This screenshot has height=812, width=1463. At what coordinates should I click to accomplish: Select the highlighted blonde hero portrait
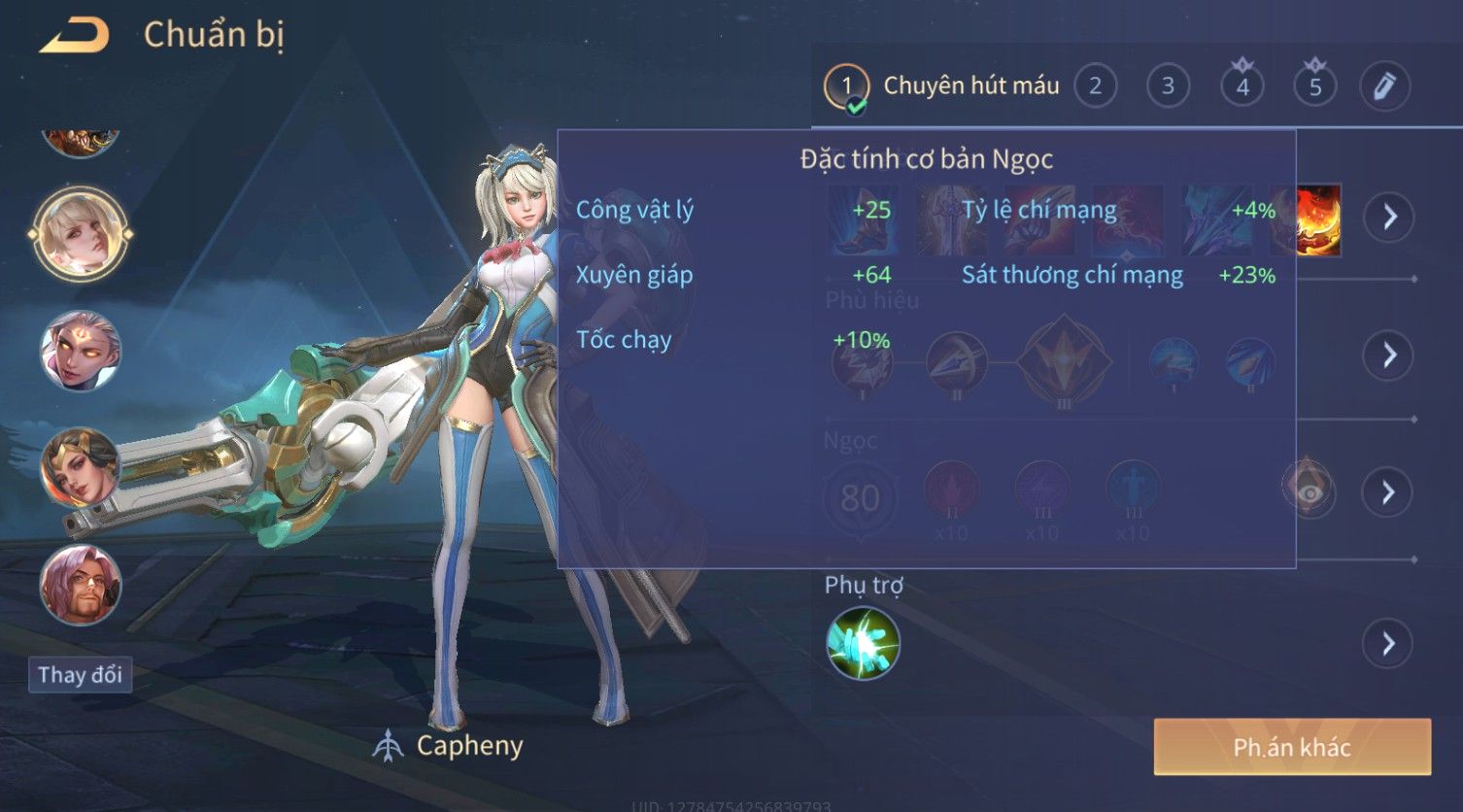click(80, 234)
